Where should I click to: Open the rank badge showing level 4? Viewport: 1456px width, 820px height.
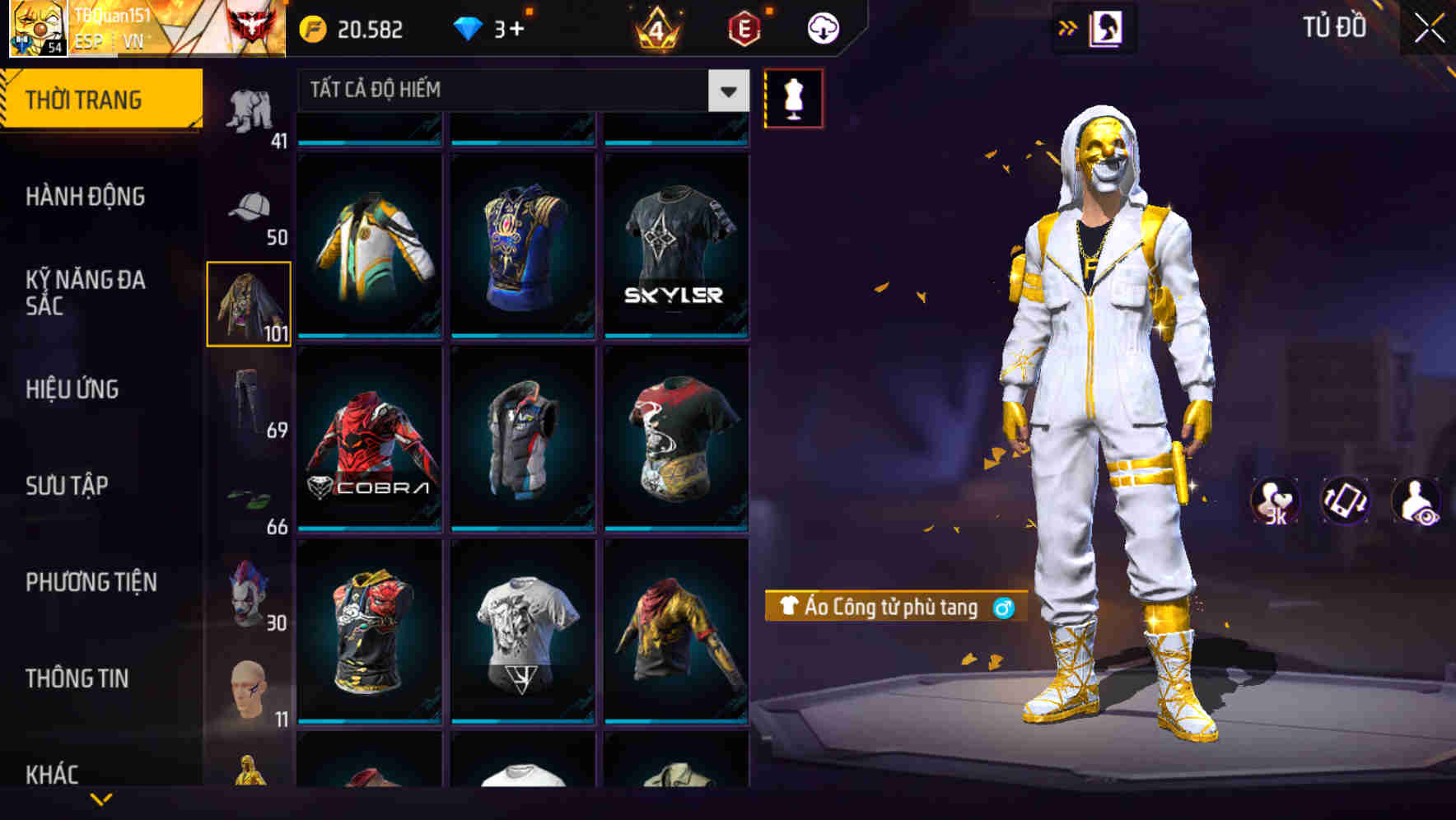click(655, 27)
